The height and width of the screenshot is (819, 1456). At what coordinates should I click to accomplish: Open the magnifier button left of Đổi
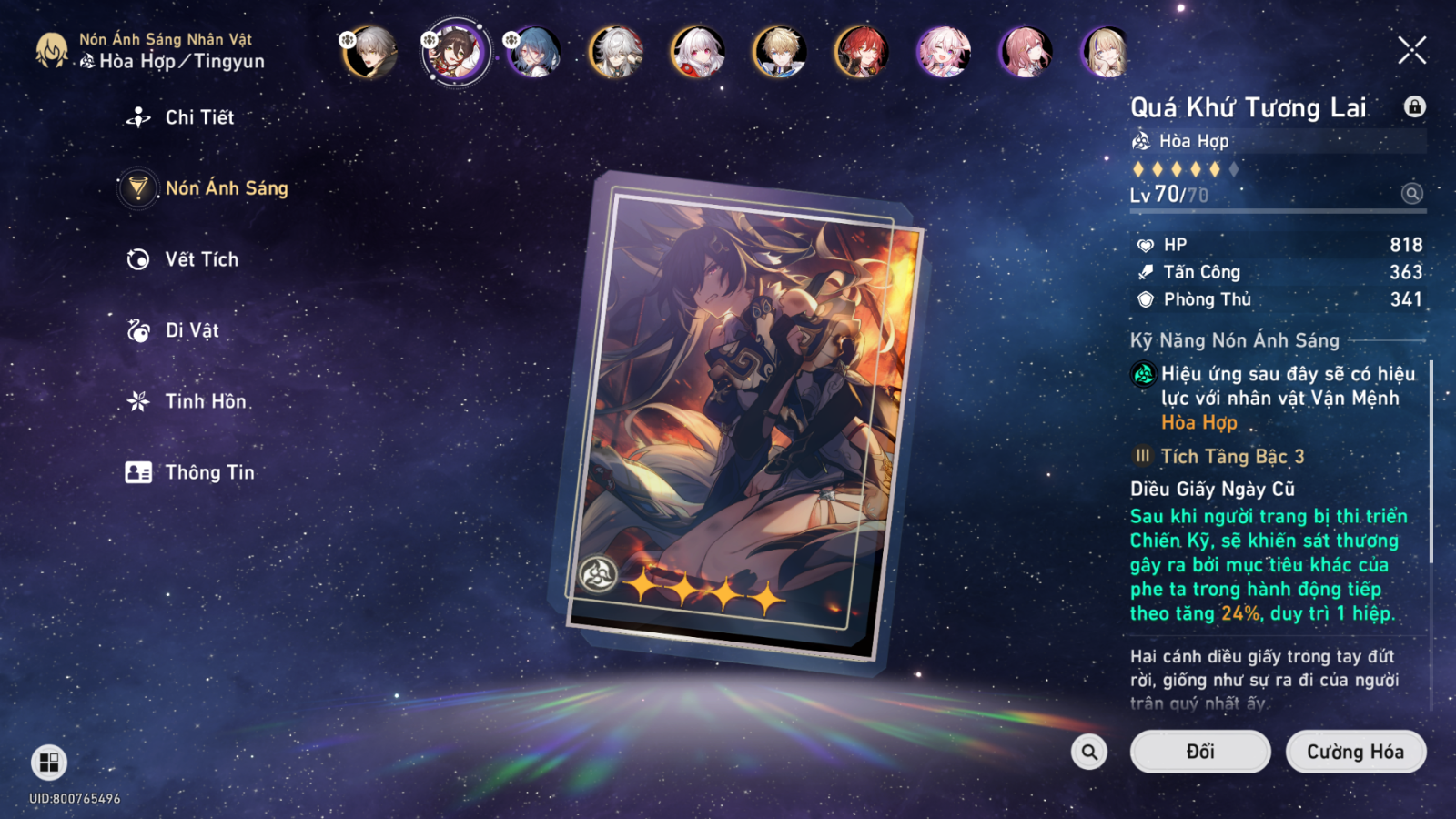click(x=1089, y=752)
